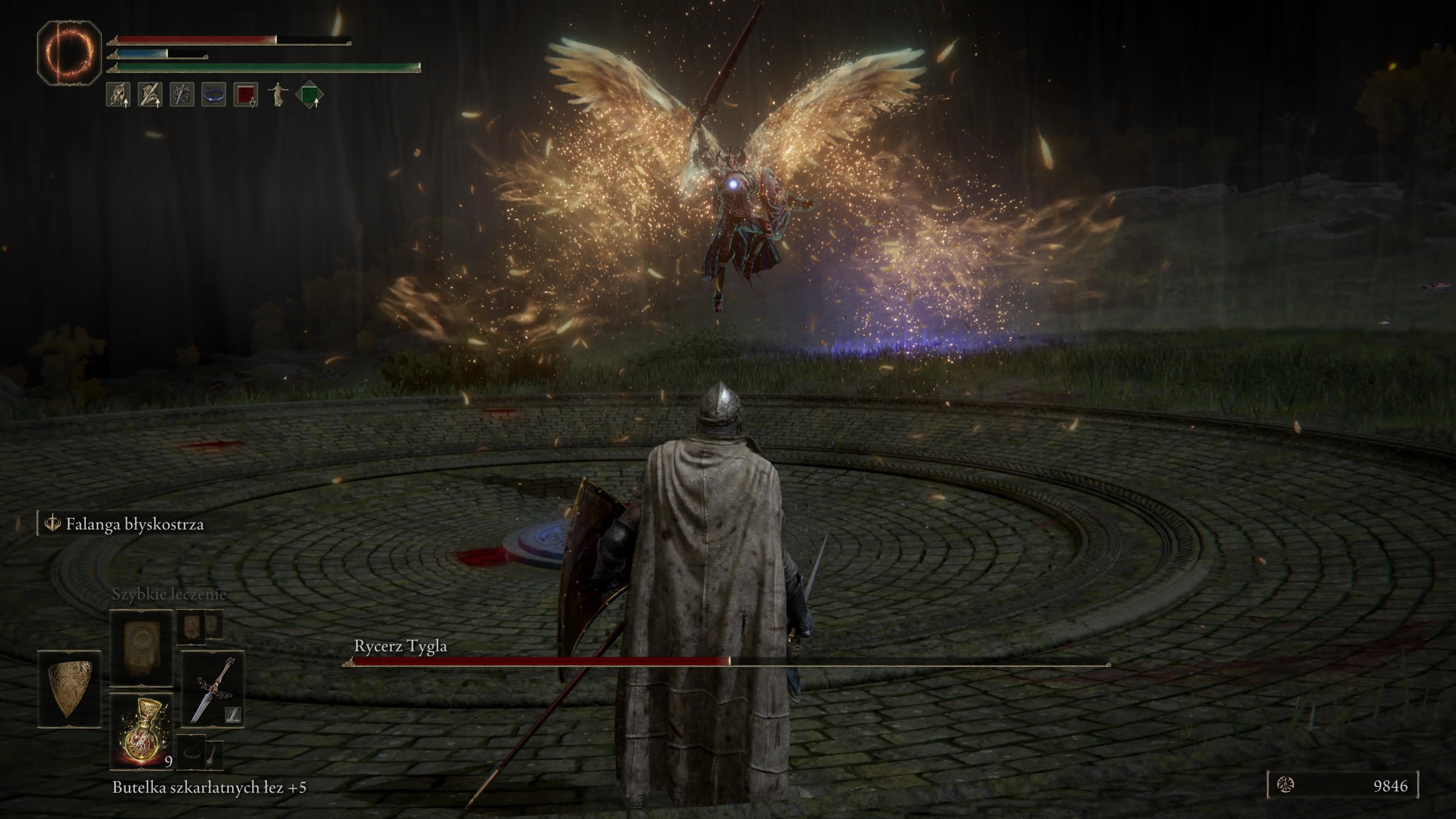The image size is (1456, 819).
Task: Click the Falanga błyskostrza skill label
Action: [x=134, y=524]
